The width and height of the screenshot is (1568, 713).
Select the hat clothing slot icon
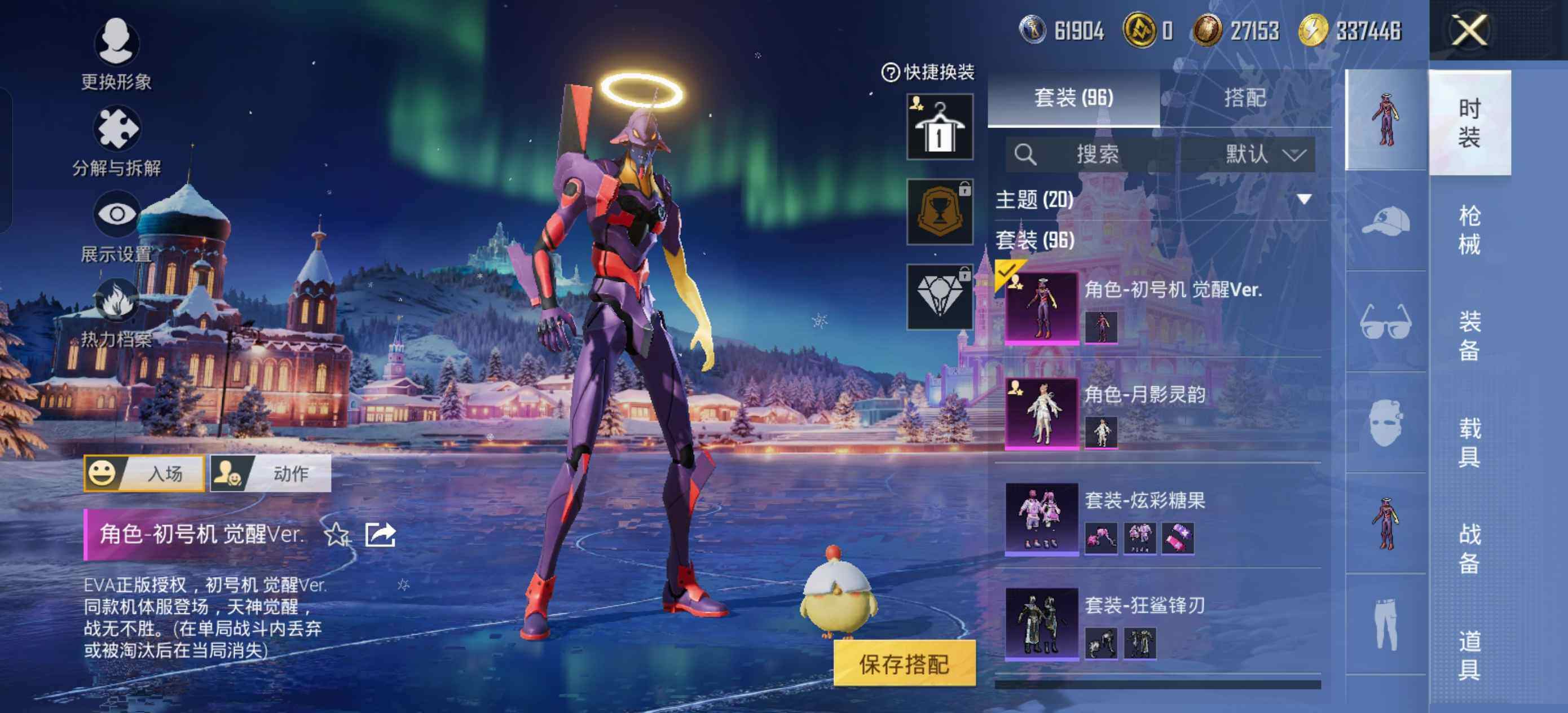(1386, 221)
